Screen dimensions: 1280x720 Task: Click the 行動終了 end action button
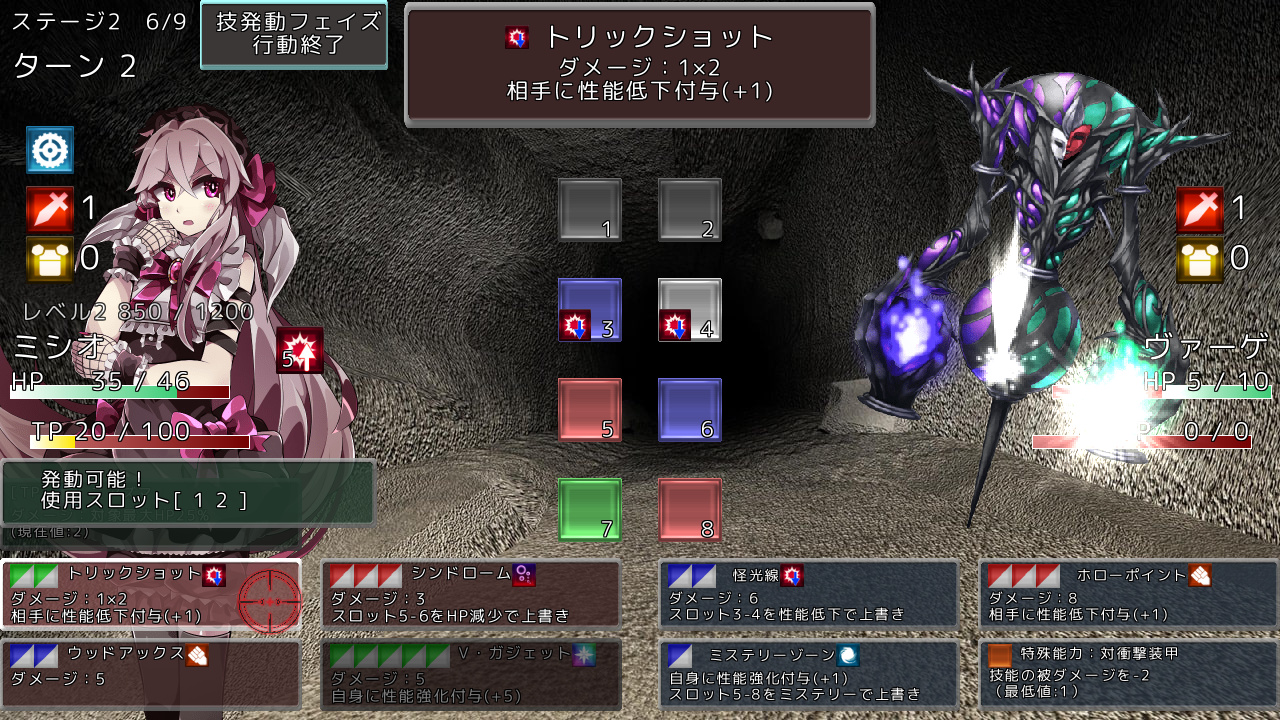point(294,34)
